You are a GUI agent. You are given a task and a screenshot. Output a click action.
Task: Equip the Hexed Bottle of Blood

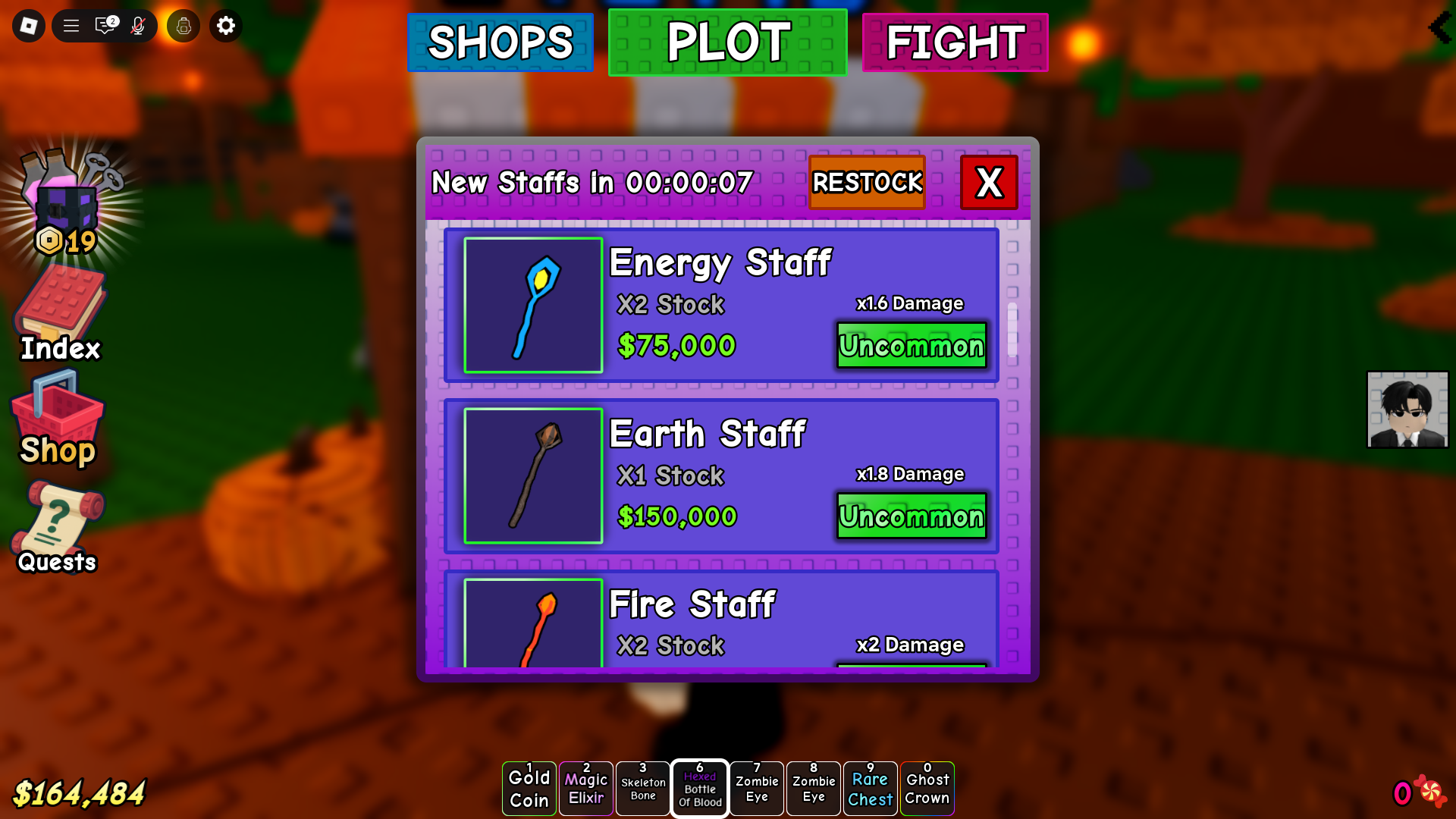pyautogui.click(x=699, y=788)
